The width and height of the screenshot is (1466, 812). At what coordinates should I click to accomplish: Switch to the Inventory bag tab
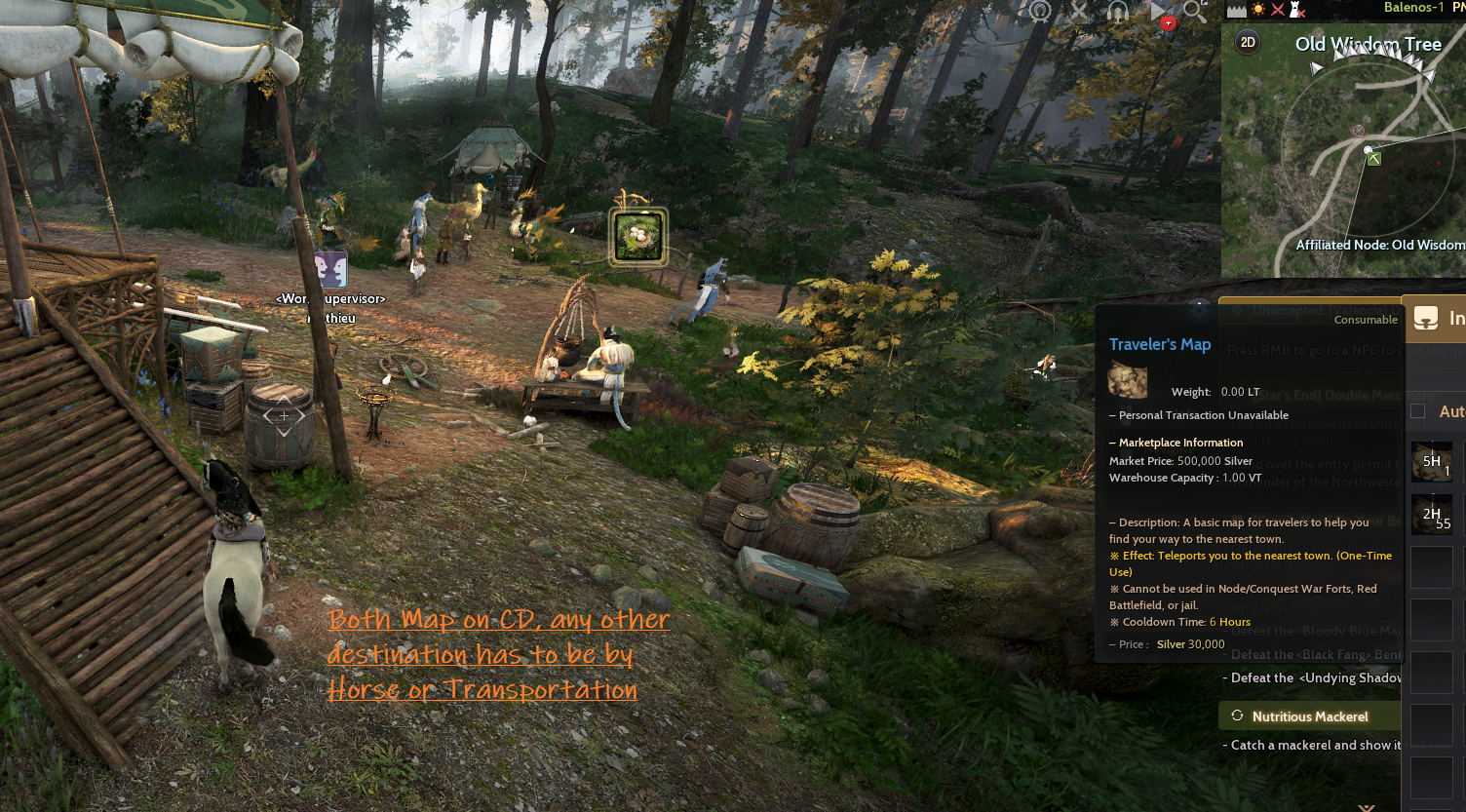click(x=1427, y=319)
